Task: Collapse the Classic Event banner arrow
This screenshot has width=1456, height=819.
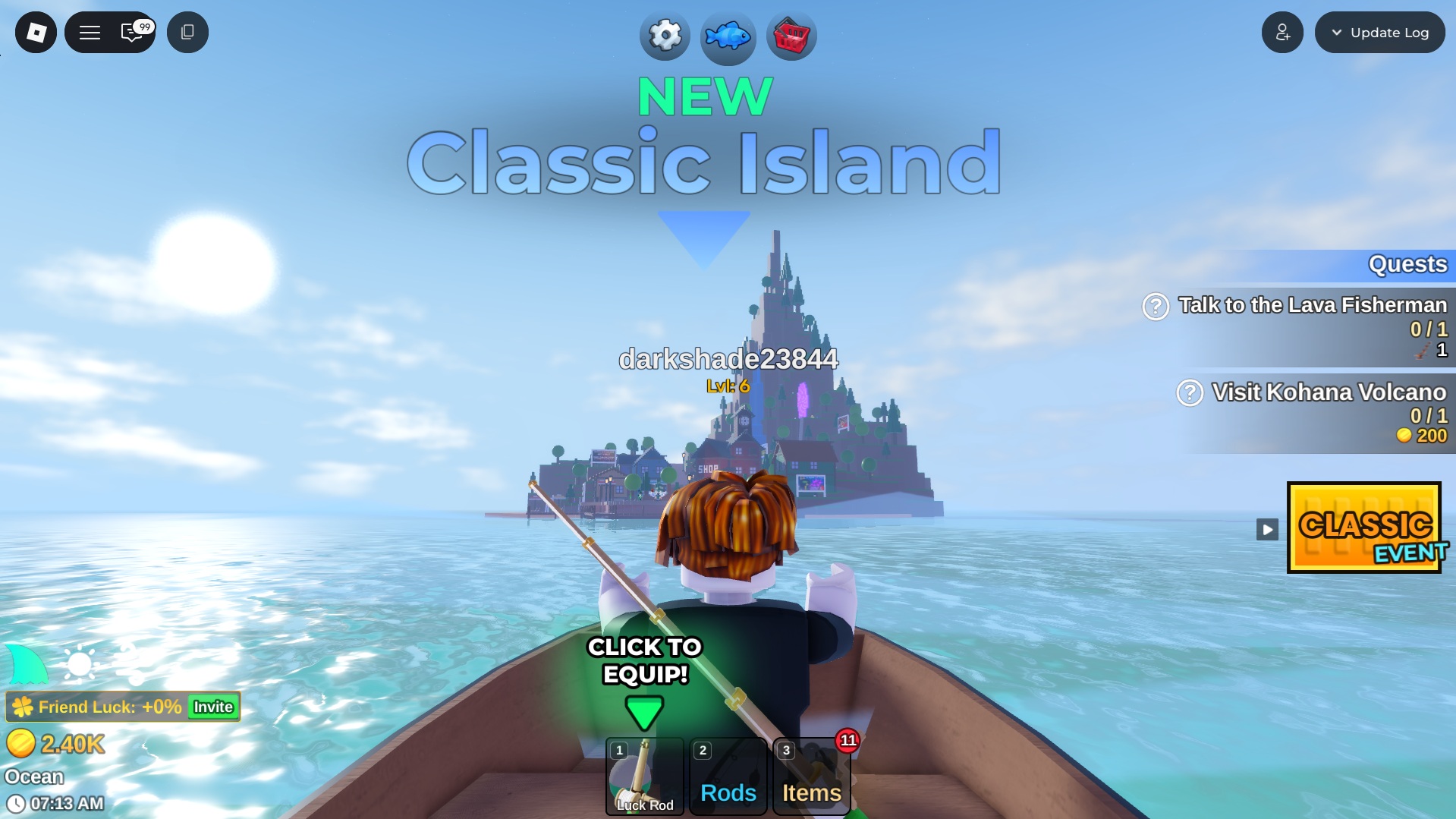Action: point(1266,529)
